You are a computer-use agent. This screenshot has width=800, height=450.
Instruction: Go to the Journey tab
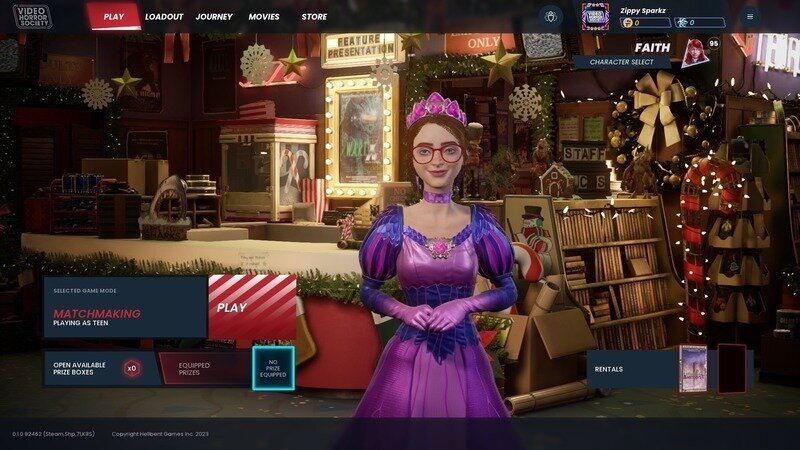214,16
